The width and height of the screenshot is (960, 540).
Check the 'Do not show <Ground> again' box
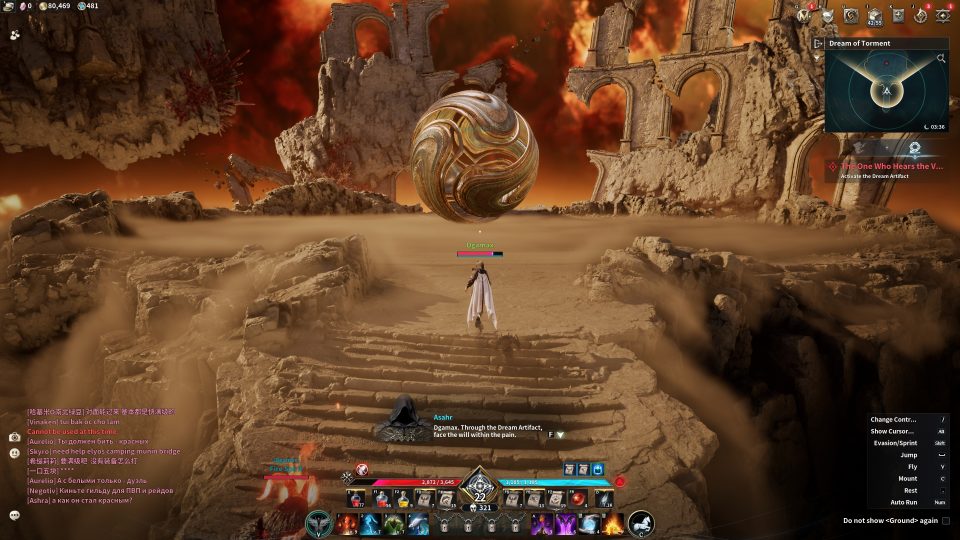tap(946, 520)
